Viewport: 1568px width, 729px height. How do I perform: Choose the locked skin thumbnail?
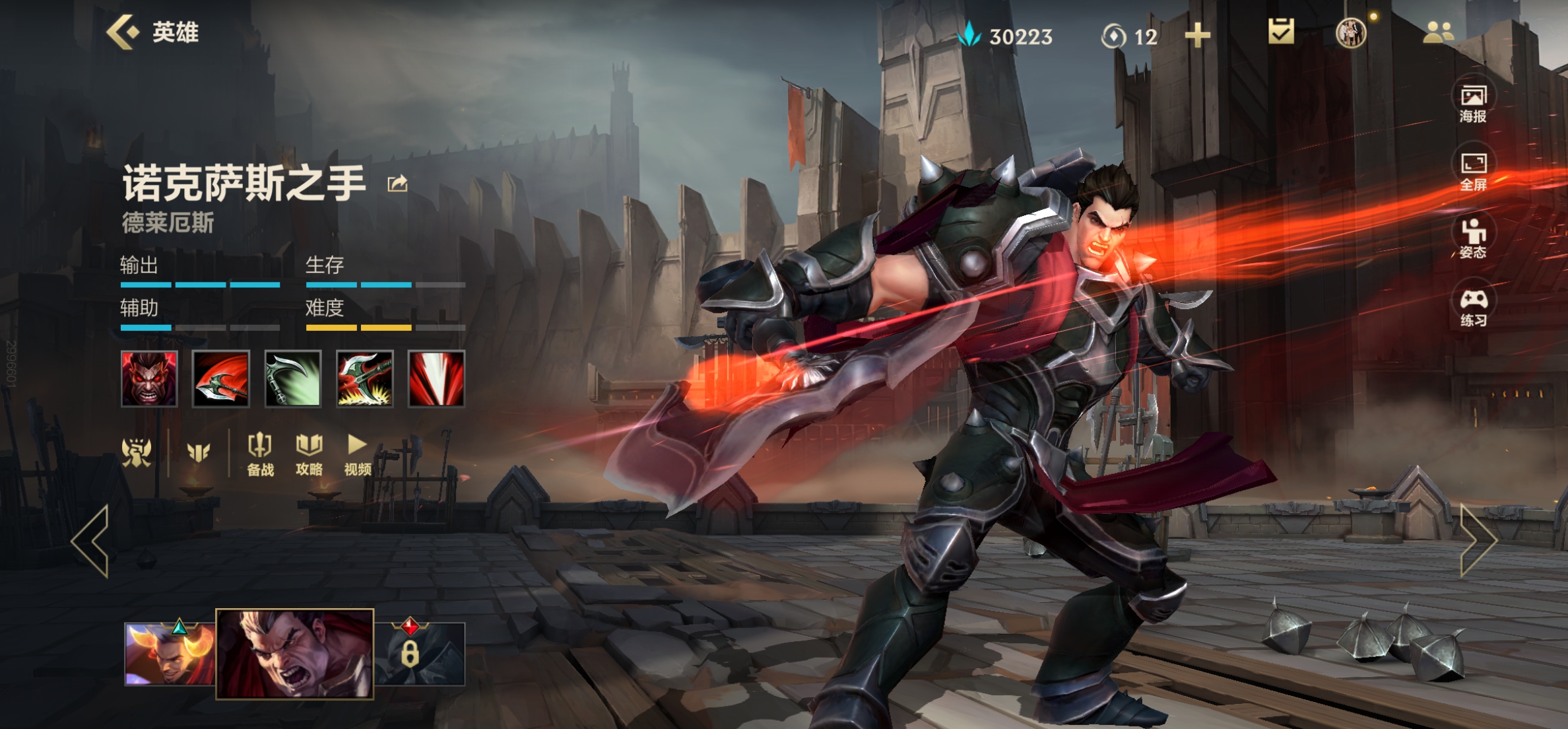click(420, 654)
